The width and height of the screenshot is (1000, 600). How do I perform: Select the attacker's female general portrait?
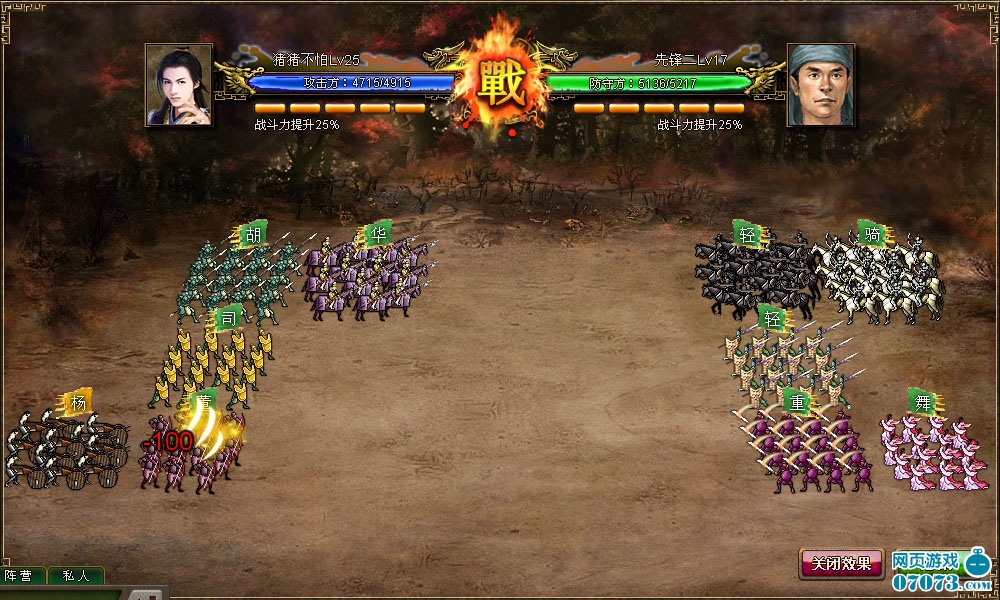(179, 85)
